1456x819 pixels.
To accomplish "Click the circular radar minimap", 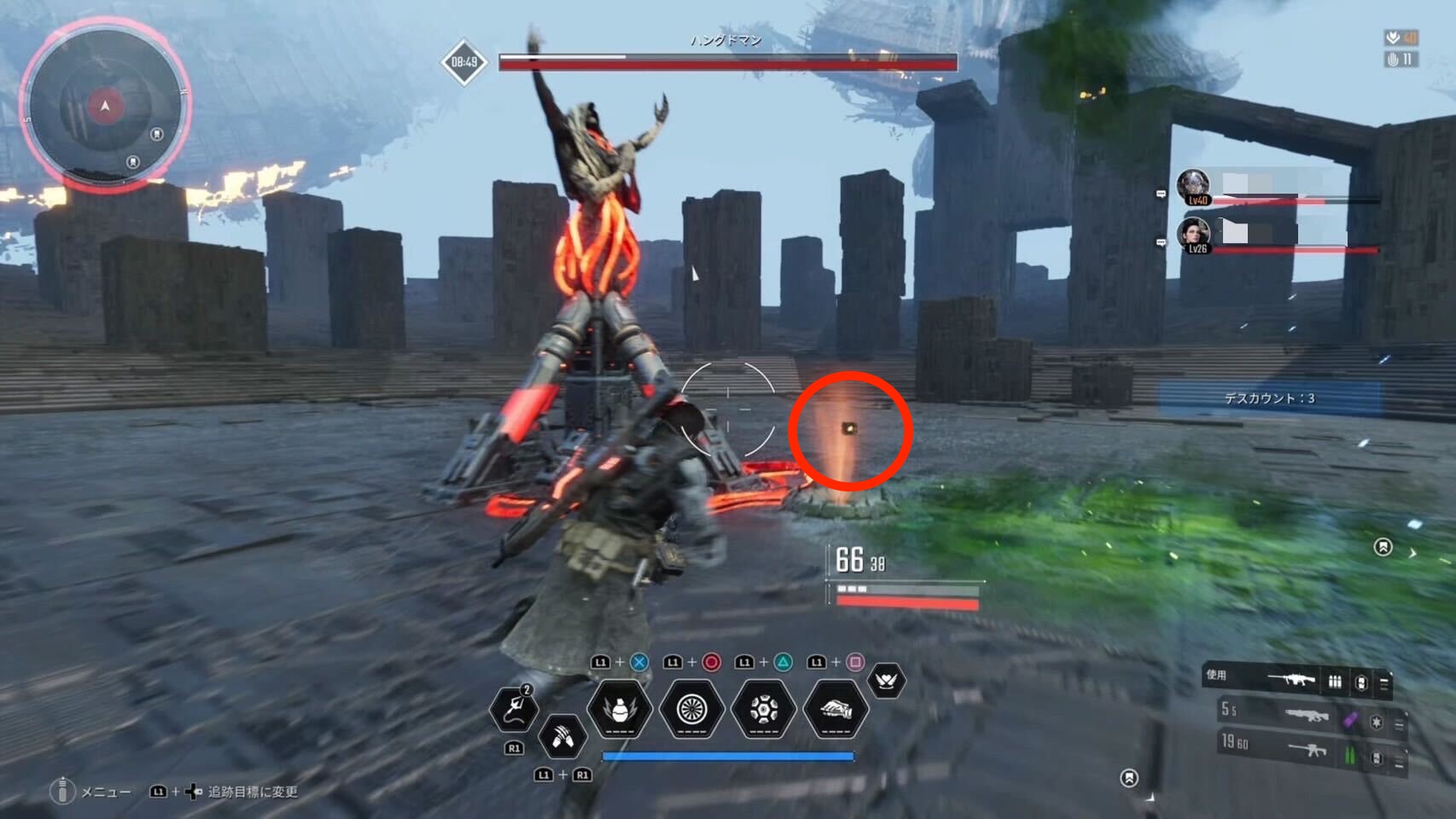I will coord(105,106).
